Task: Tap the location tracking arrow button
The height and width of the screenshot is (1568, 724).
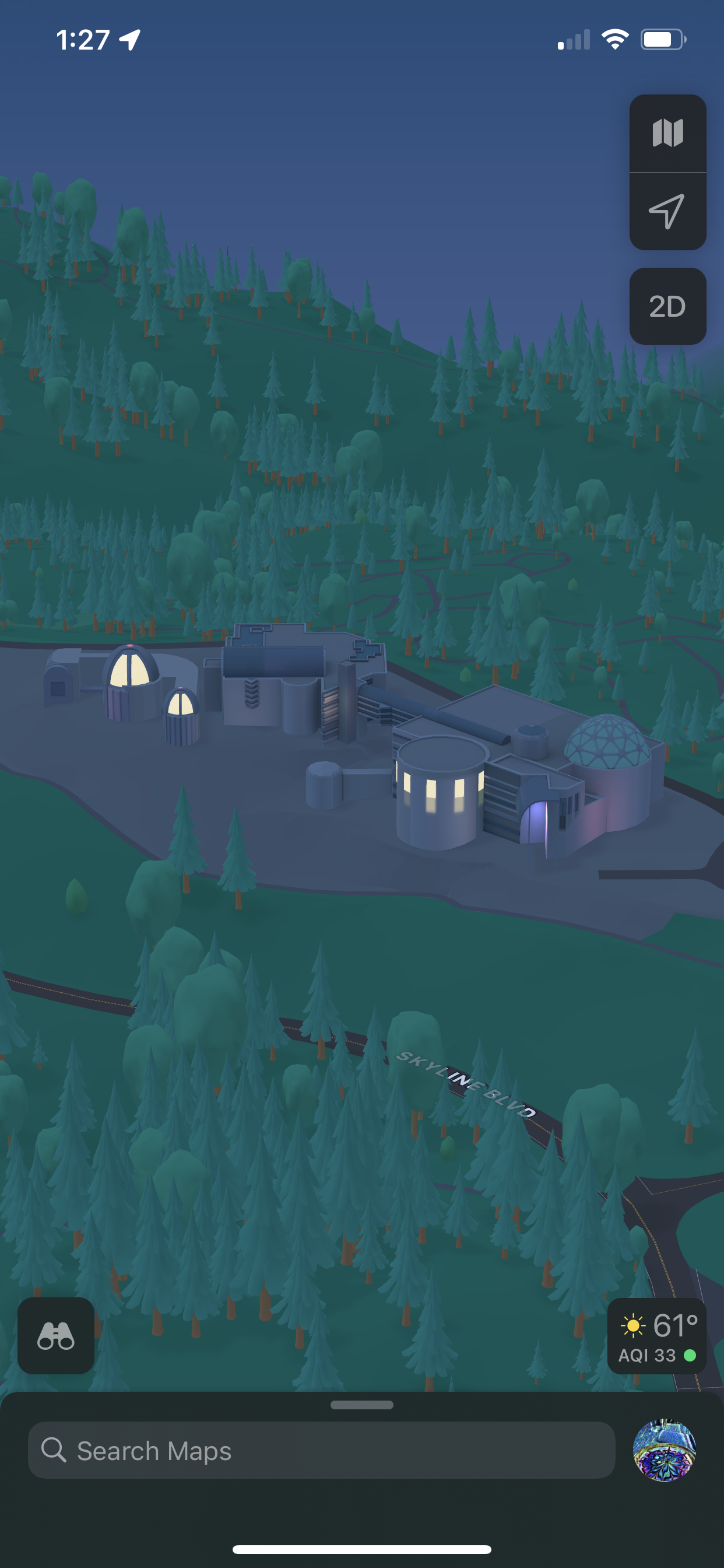Action: click(667, 211)
